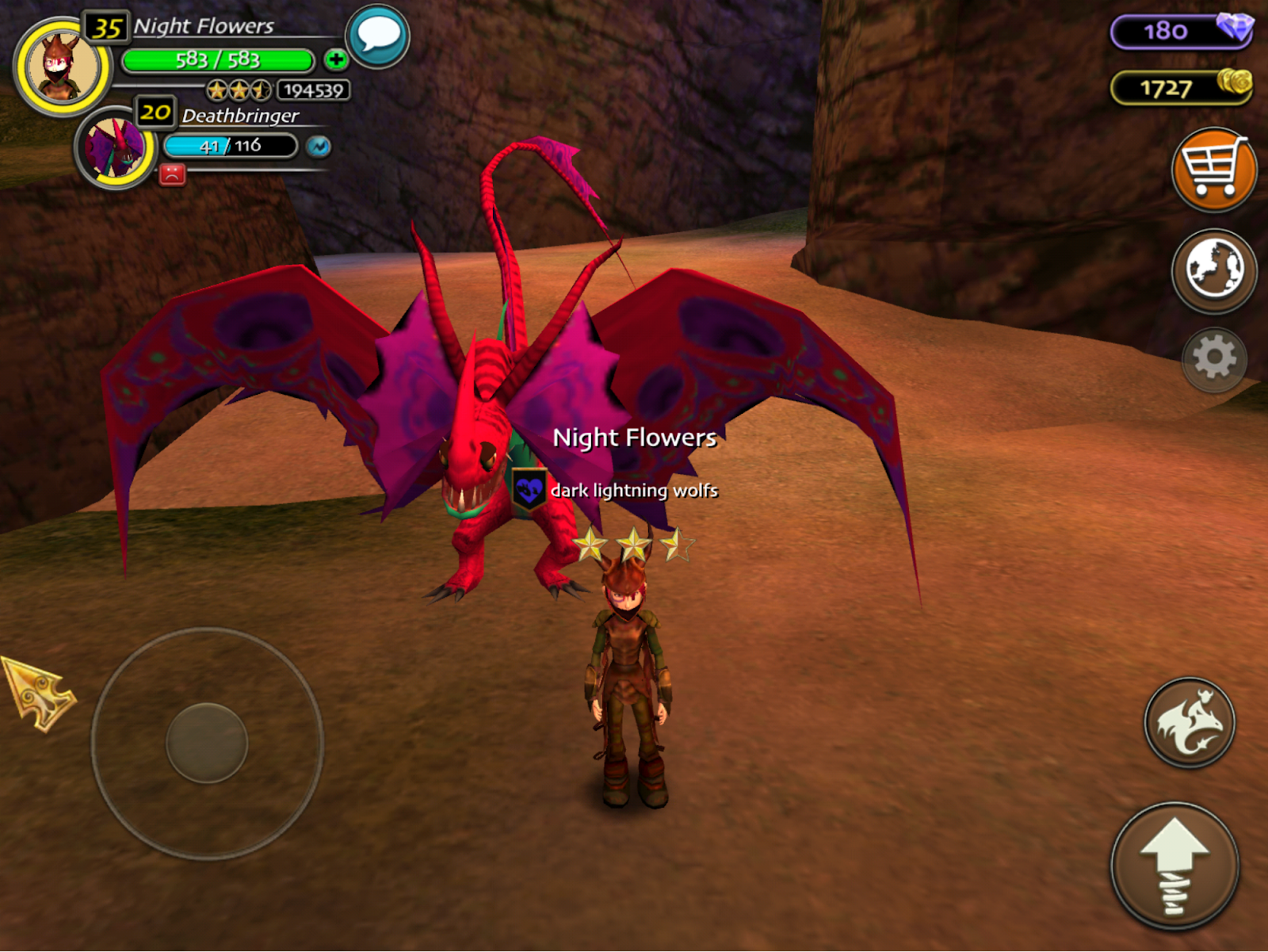Open the gold coins balance showing 1727
This screenshot has width=1268, height=952.
click(x=1181, y=87)
